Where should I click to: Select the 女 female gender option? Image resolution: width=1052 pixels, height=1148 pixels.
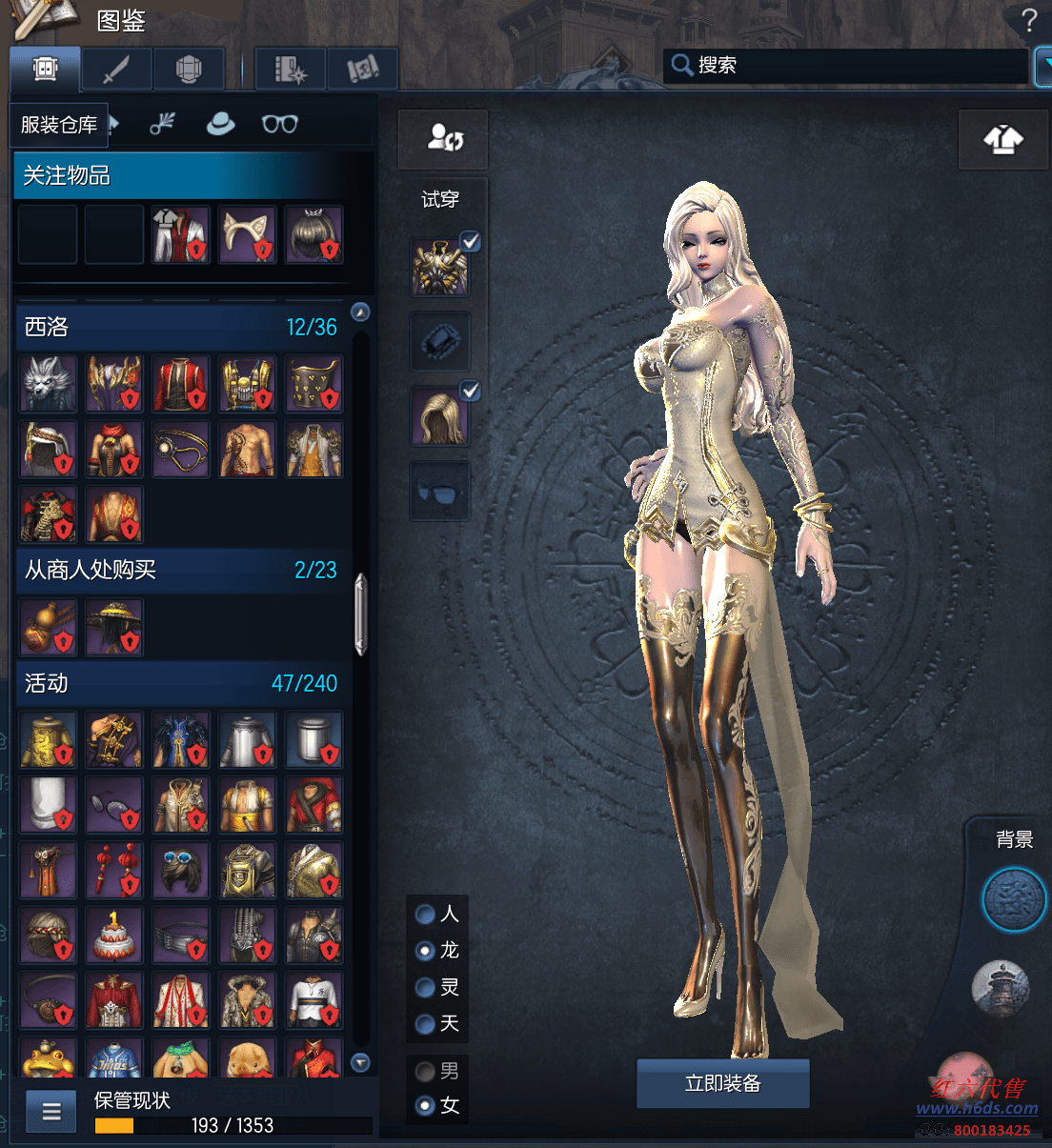tap(426, 1106)
